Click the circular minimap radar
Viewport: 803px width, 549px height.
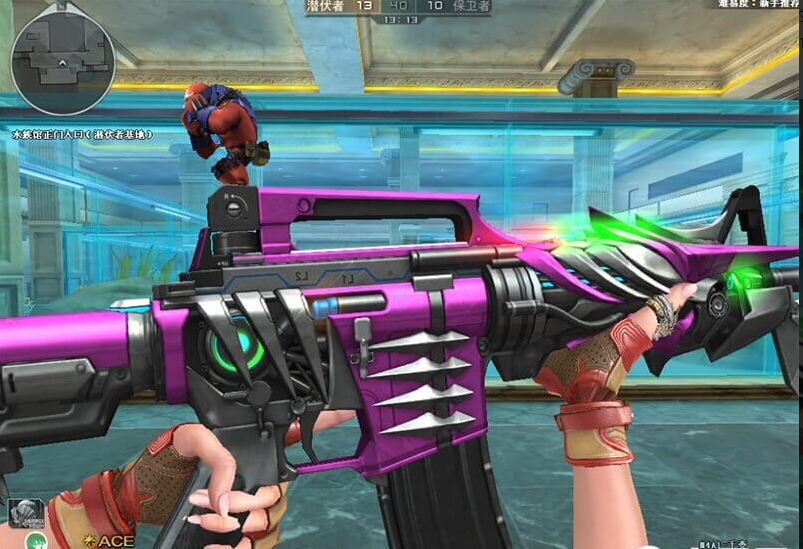(62, 62)
